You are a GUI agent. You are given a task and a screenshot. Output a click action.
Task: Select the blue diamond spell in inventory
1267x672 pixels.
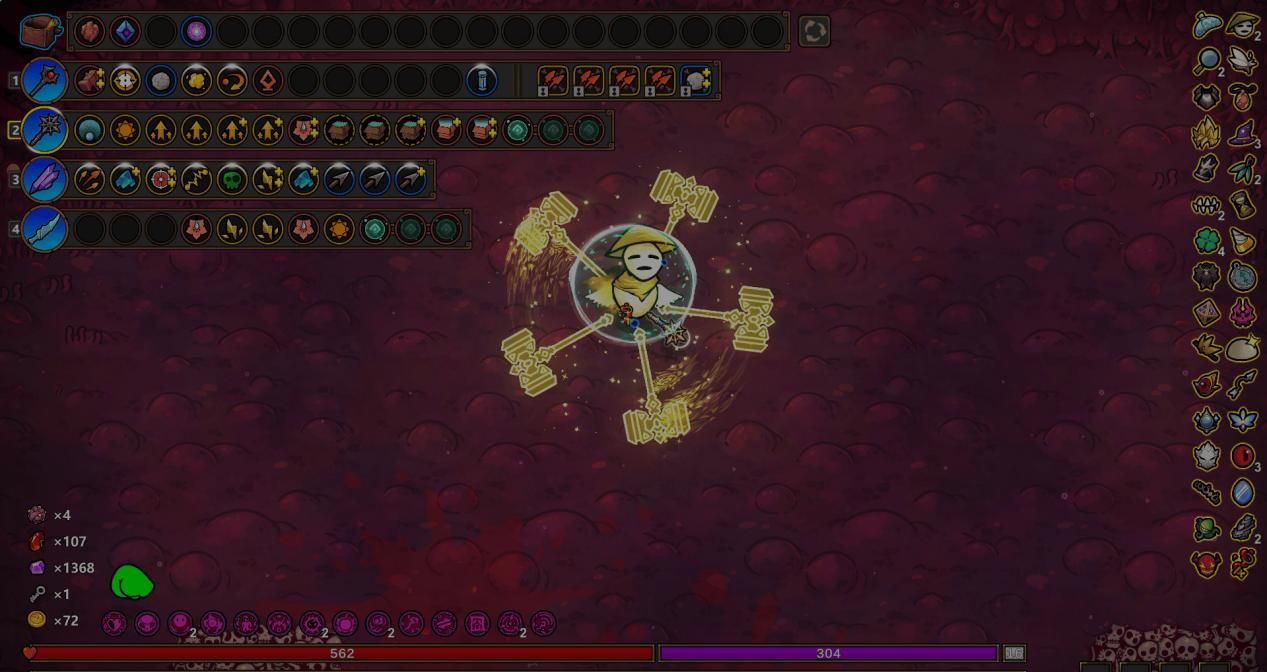click(x=125, y=31)
